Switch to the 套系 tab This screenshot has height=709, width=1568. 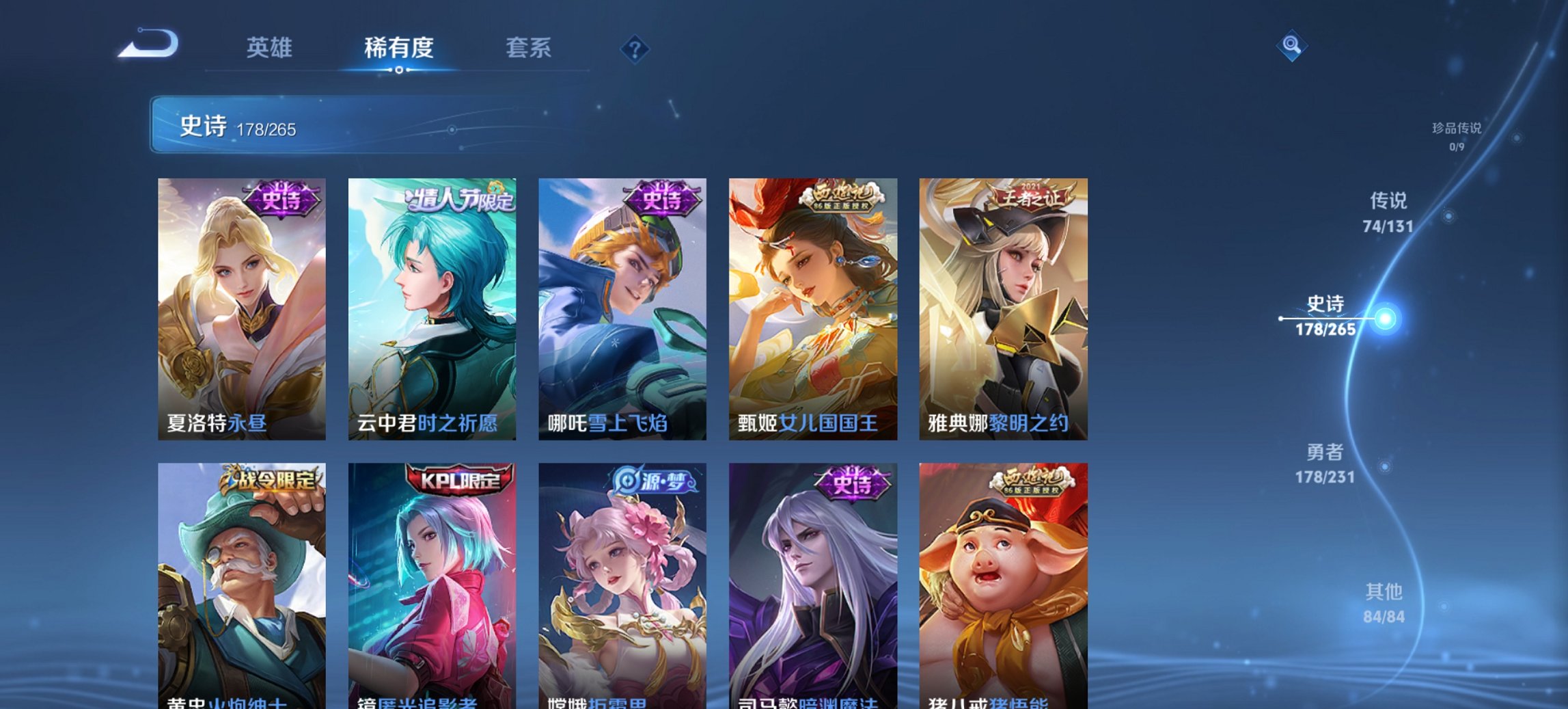click(x=529, y=48)
